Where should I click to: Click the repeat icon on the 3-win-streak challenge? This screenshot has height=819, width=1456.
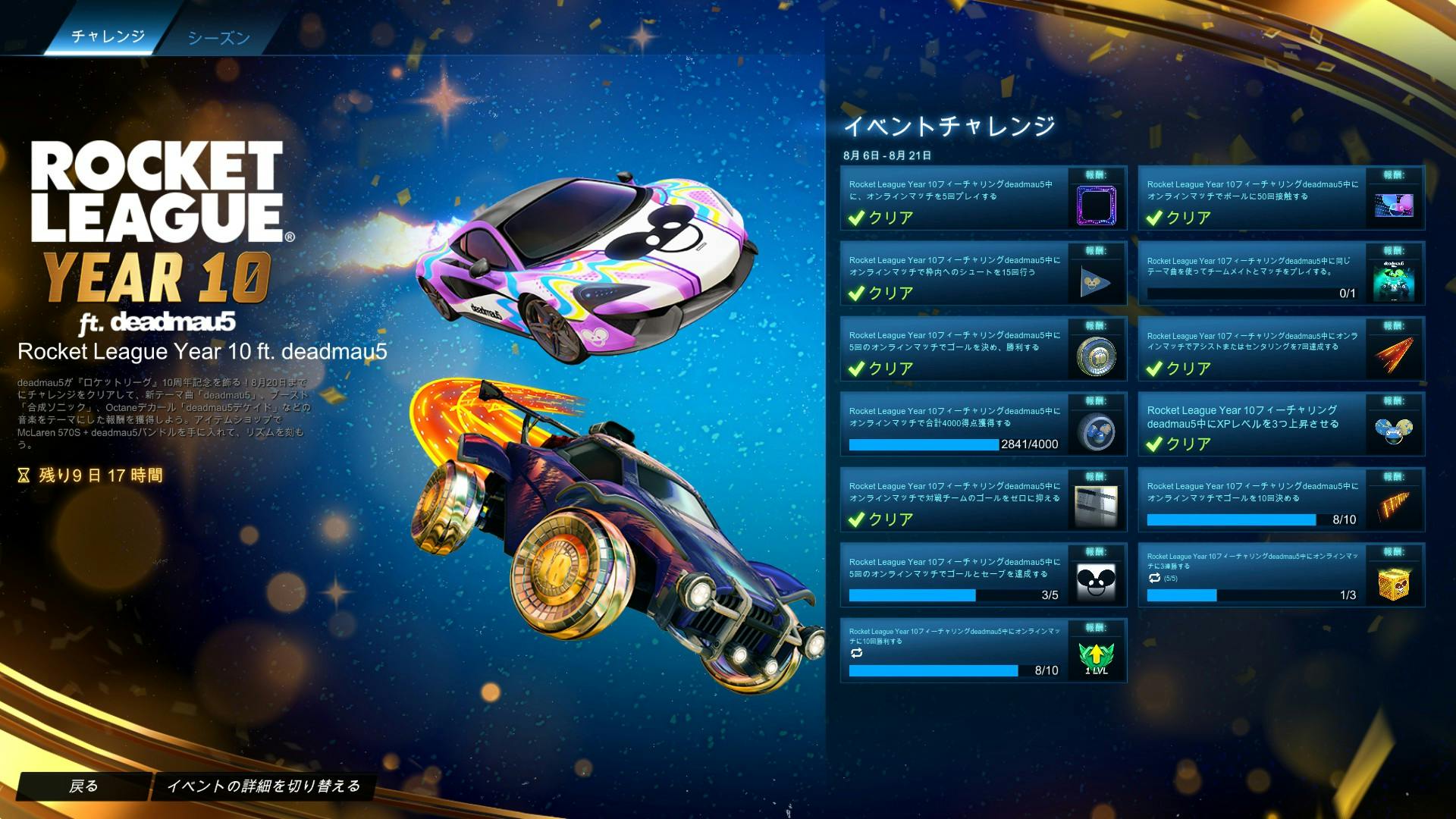[1153, 579]
